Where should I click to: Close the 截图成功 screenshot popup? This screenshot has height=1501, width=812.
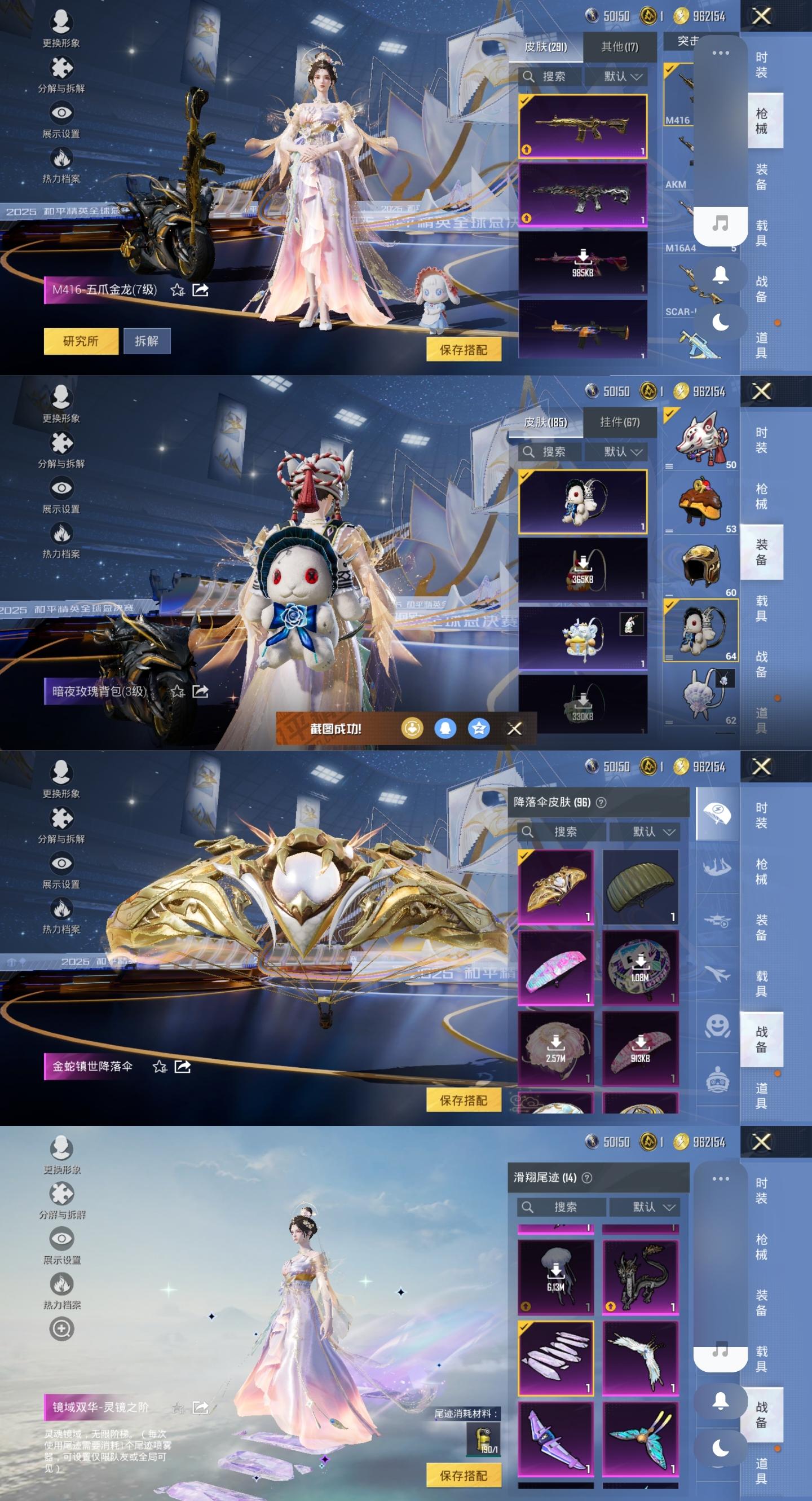(x=514, y=728)
